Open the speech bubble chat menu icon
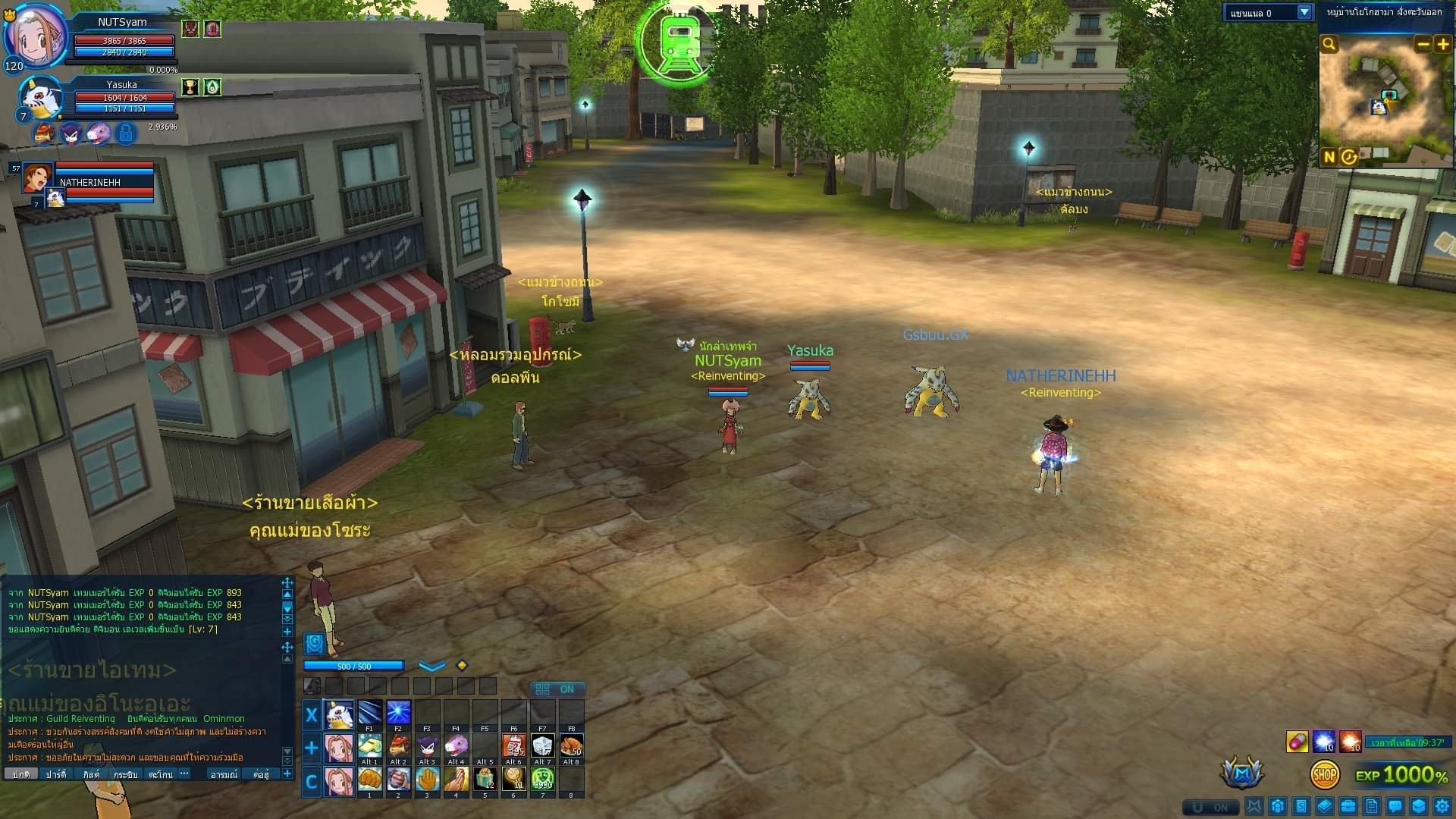 (x=1395, y=806)
